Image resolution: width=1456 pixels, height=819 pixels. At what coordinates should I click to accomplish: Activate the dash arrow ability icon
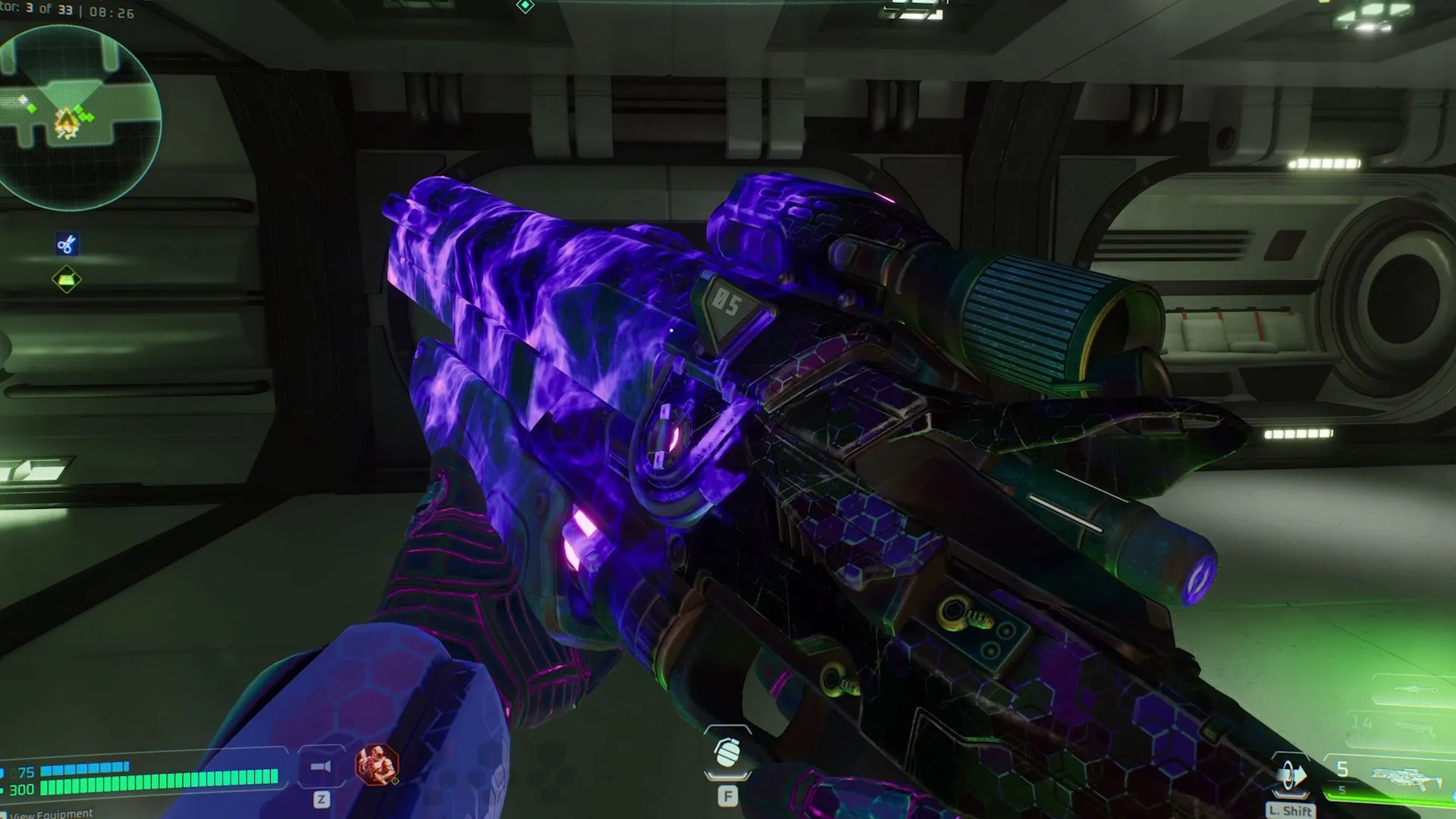(1290, 777)
